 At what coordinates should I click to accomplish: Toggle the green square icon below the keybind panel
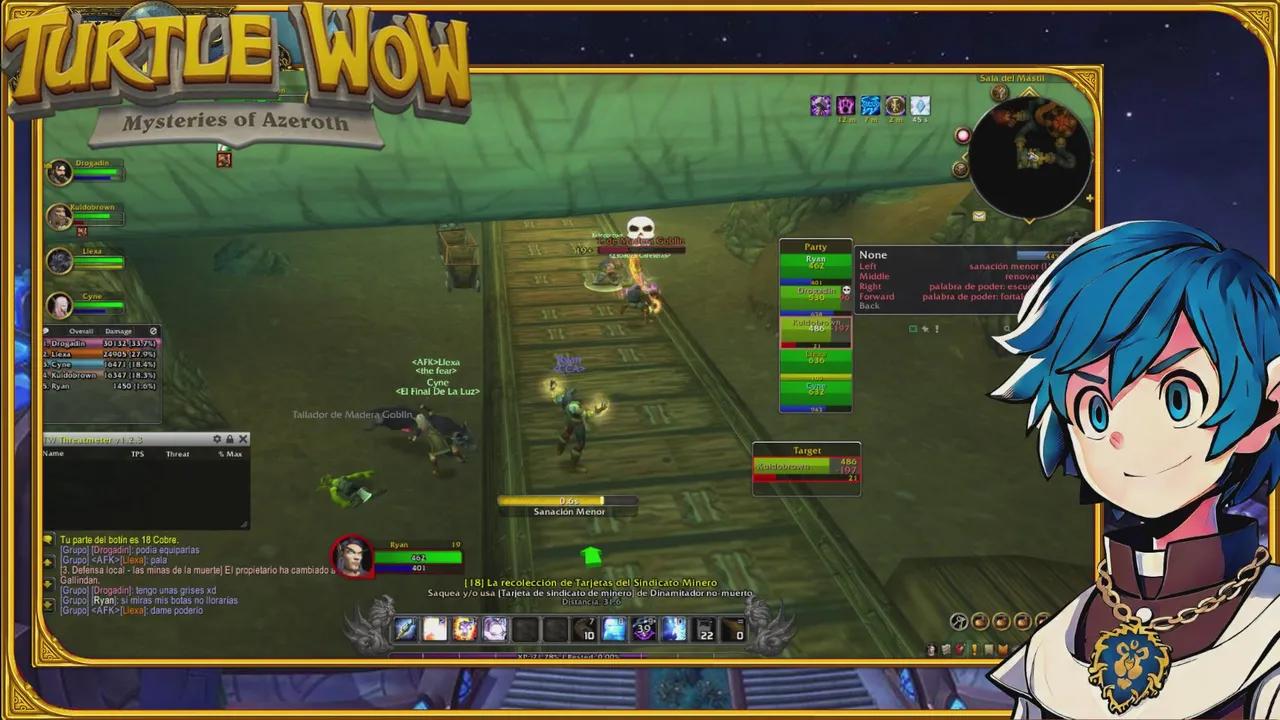click(x=913, y=328)
